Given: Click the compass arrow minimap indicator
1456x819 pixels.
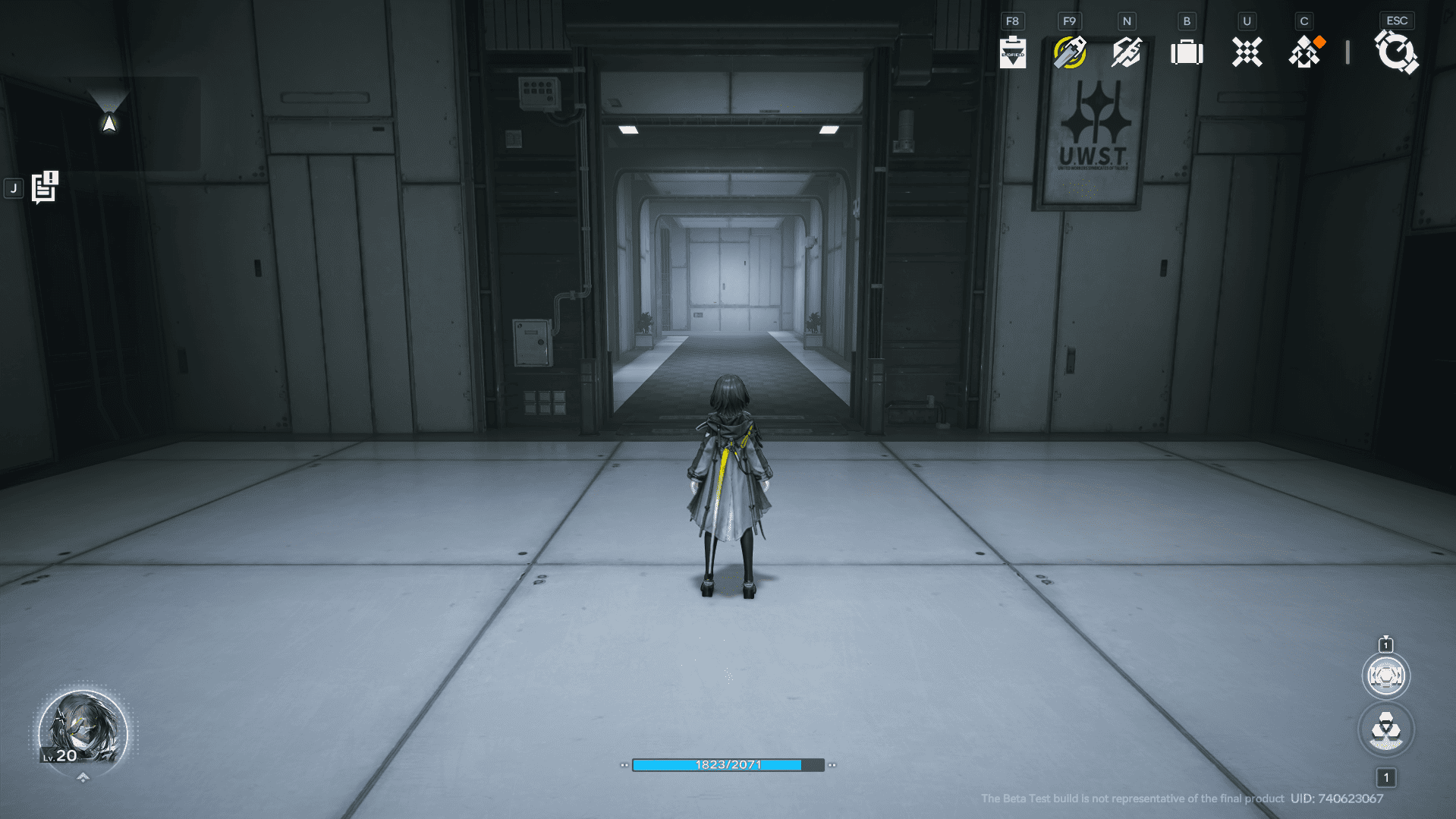Looking at the screenshot, I should [x=109, y=122].
